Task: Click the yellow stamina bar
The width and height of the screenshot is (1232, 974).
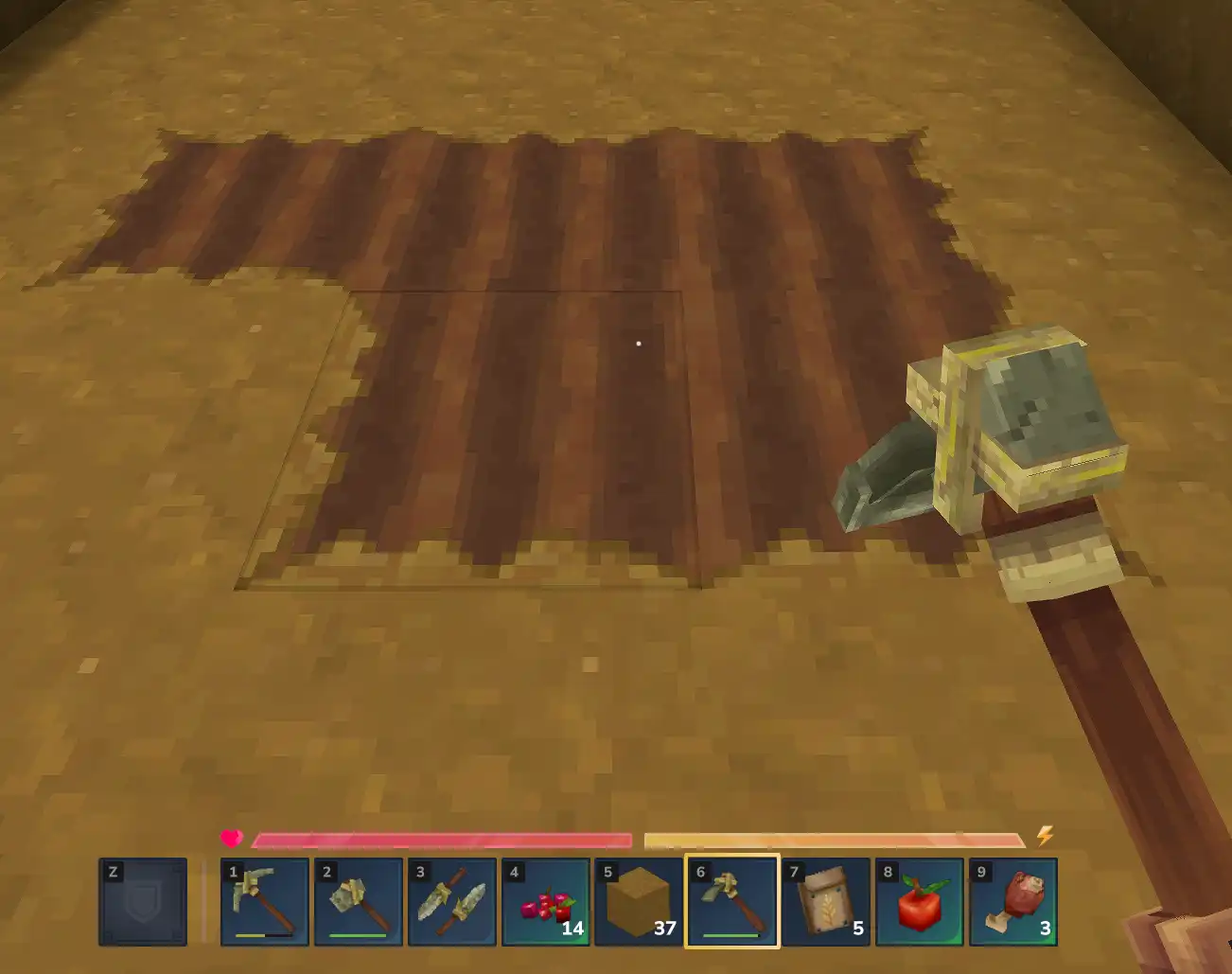Action: click(x=833, y=839)
